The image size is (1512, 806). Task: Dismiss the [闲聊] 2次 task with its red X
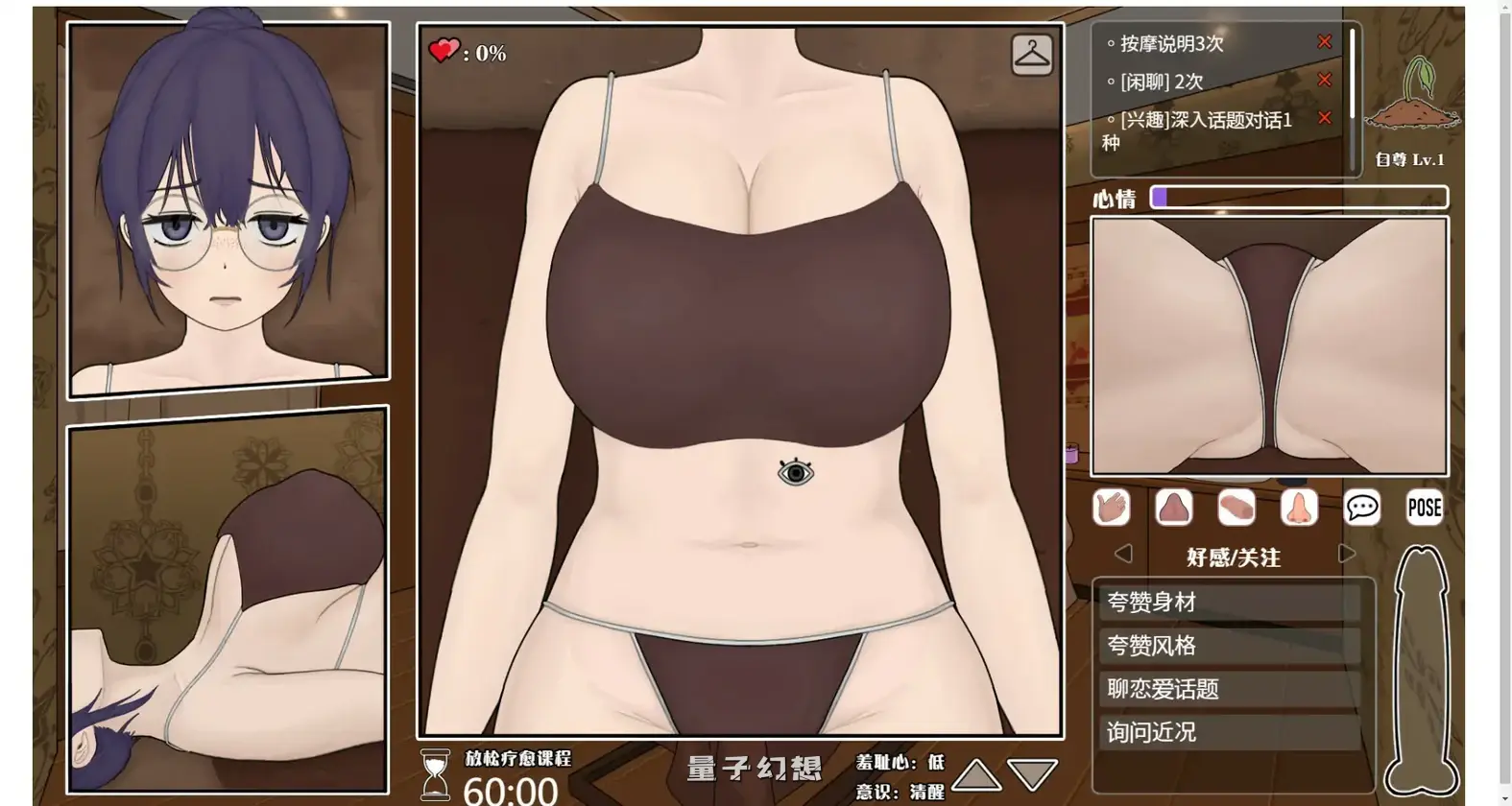[x=1324, y=80]
